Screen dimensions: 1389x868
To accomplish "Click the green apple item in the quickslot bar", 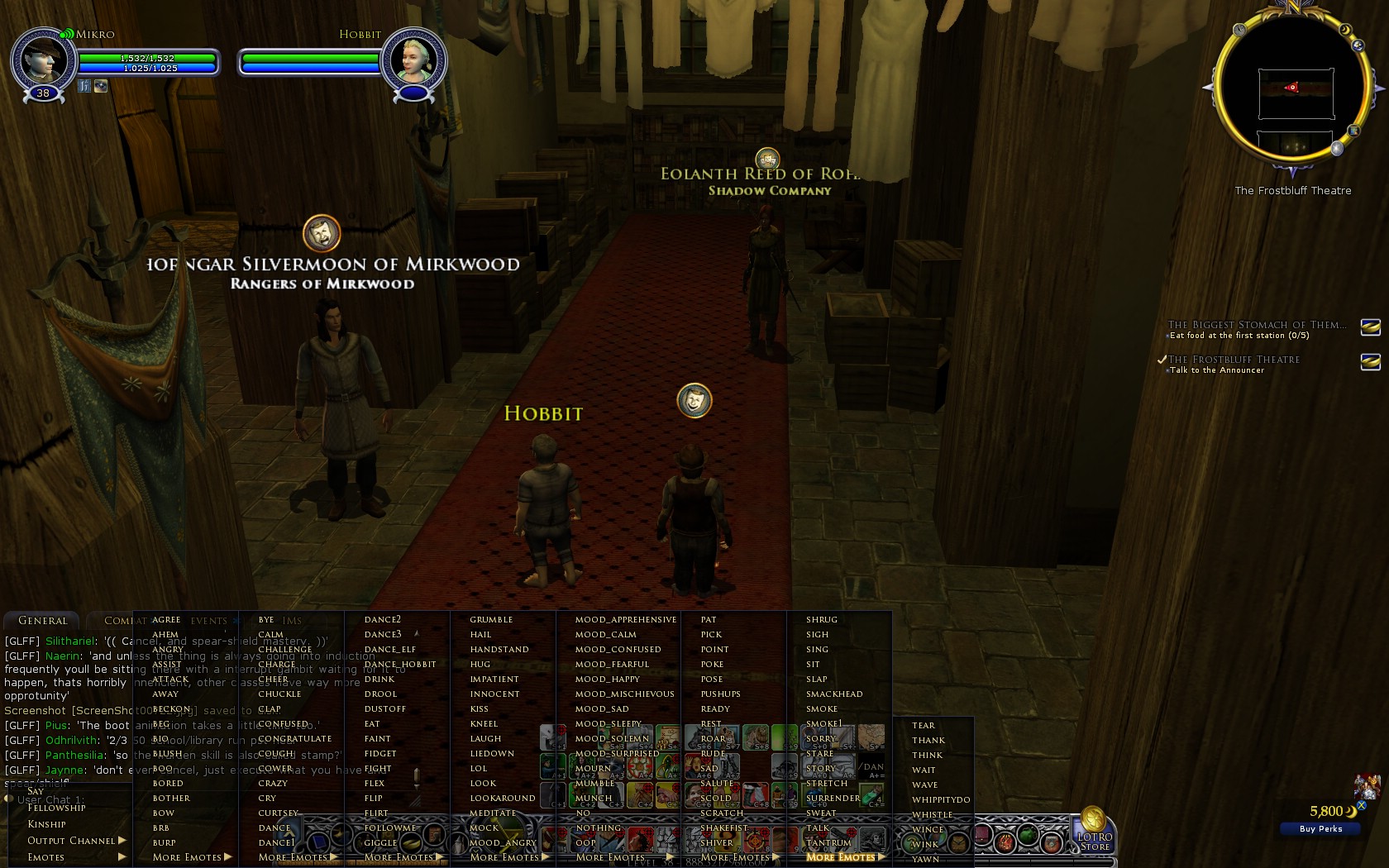I will 1028,837.
